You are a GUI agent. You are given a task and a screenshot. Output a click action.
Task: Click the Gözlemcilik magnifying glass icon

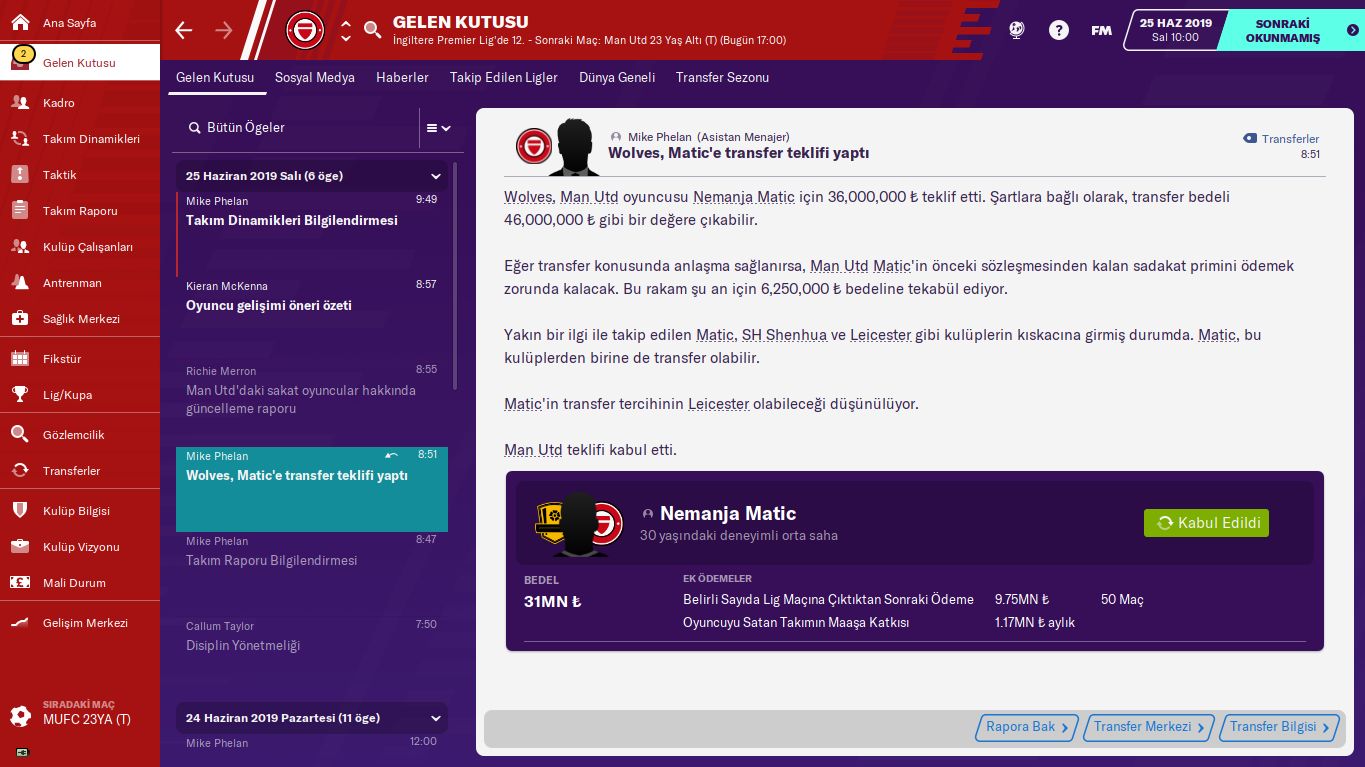21,435
